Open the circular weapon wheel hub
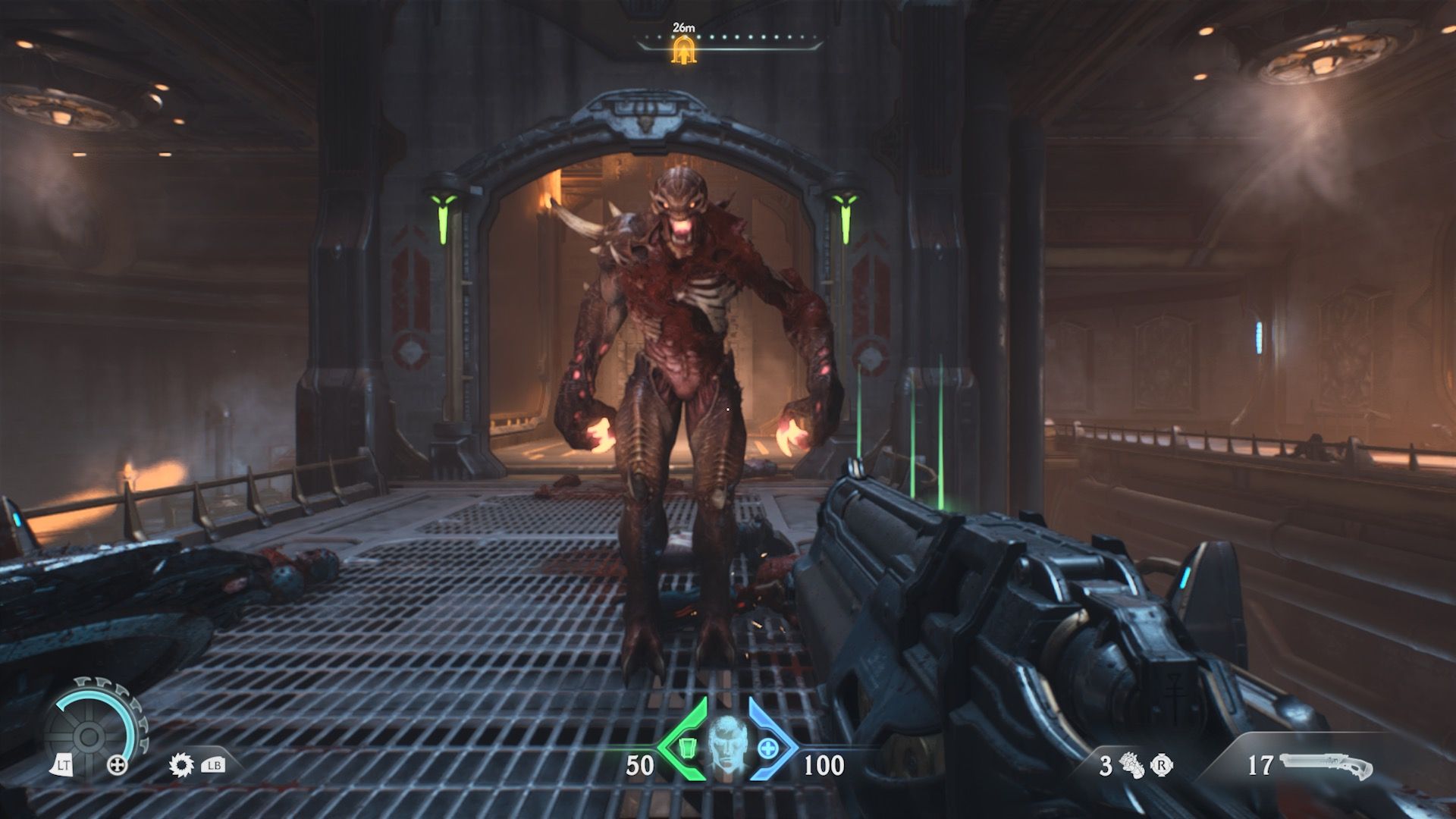The image size is (1456, 819). [89, 736]
